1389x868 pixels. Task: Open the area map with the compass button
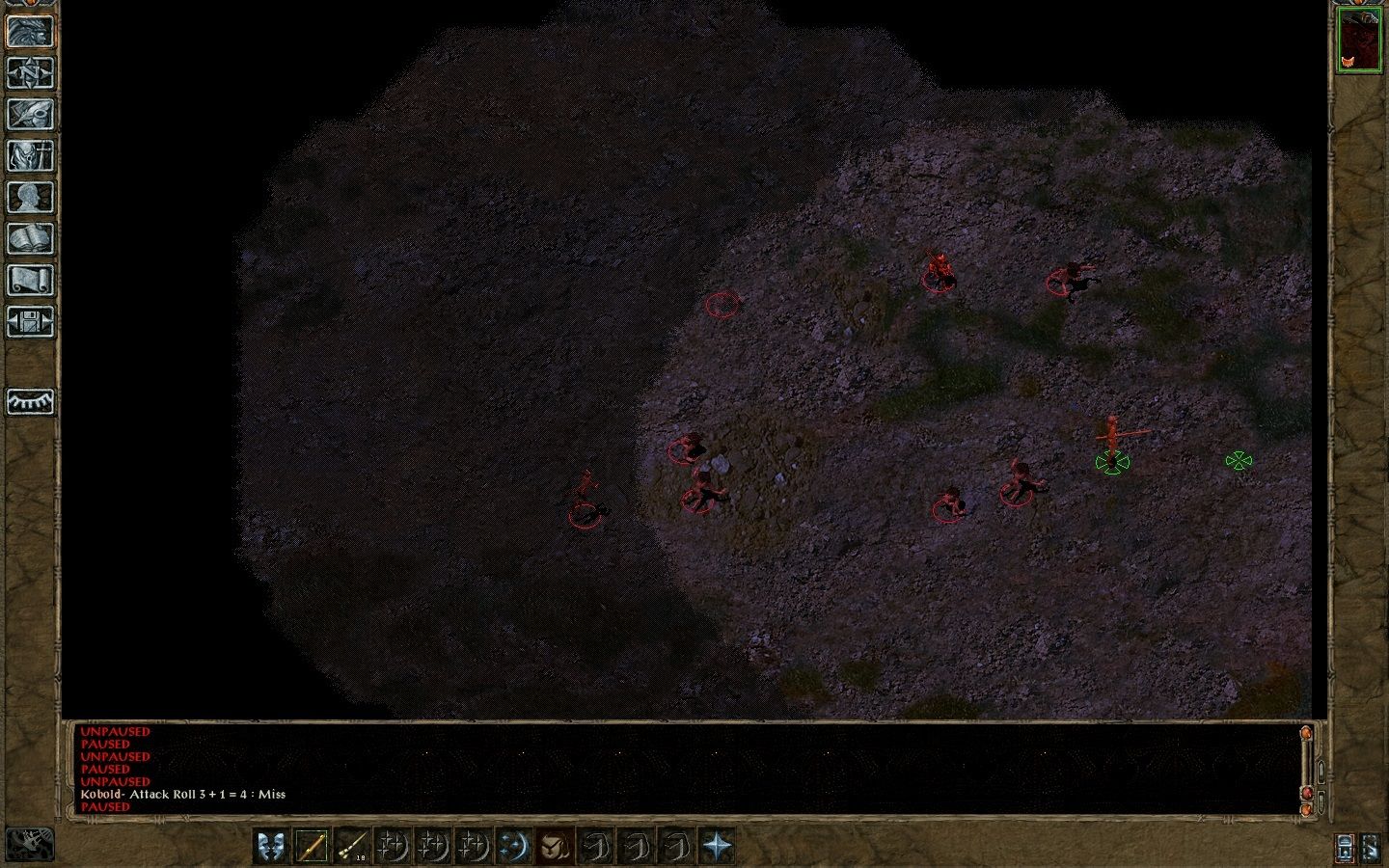(x=30, y=72)
